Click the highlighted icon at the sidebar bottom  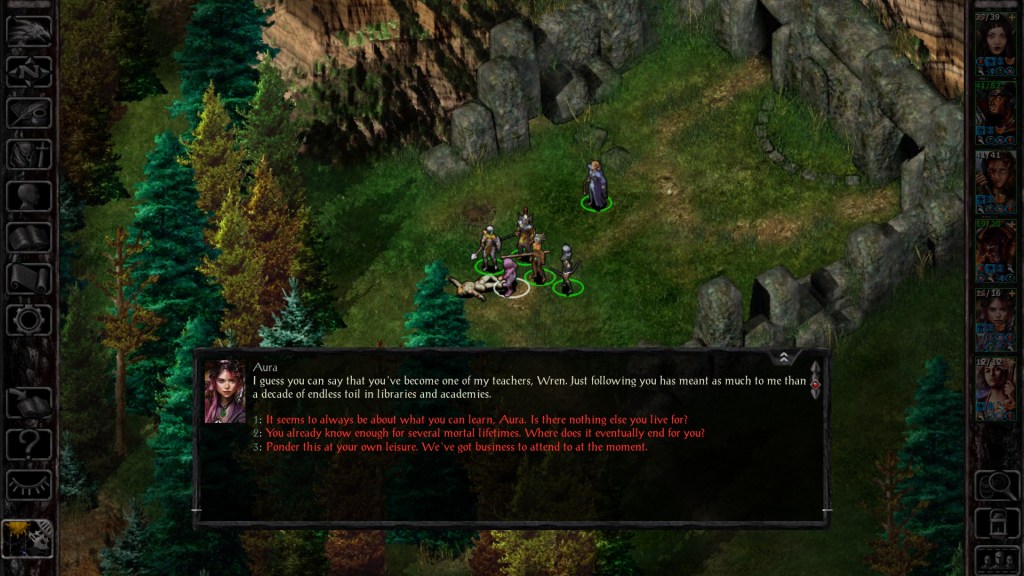point(29,539)
